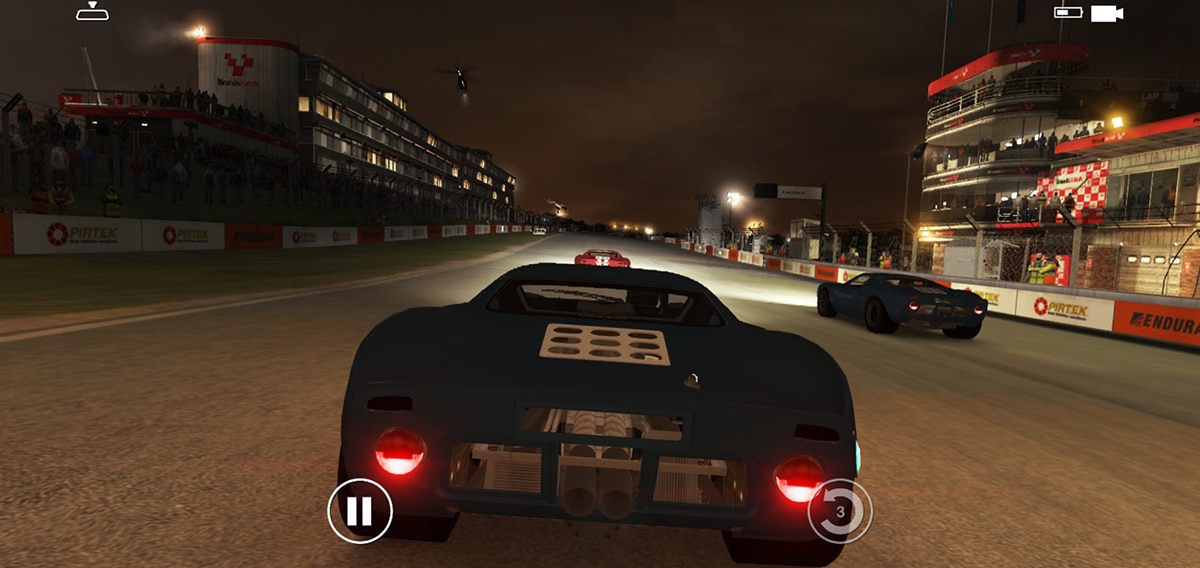Toggle the rear-view mirror icon
Image resolution: width=1200 pixels, height=568 pixels.
click(x=92, y=11)
